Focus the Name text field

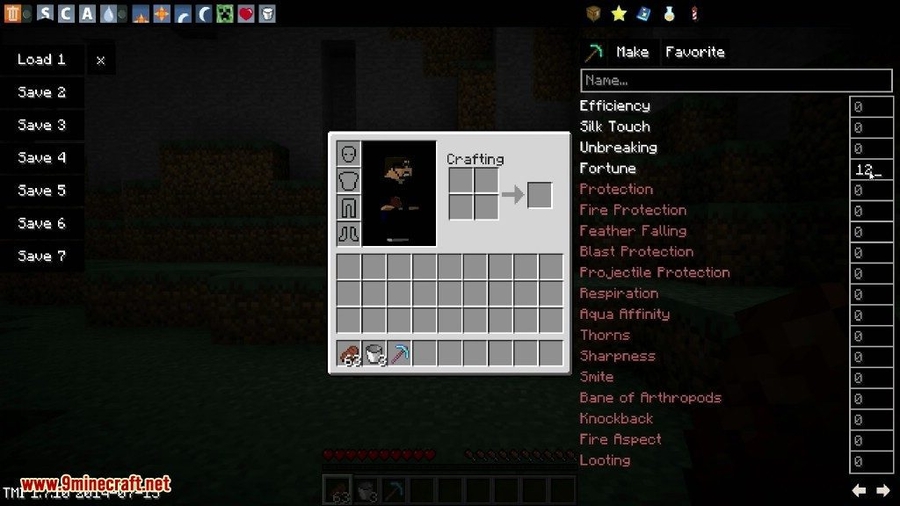point(736,80)
